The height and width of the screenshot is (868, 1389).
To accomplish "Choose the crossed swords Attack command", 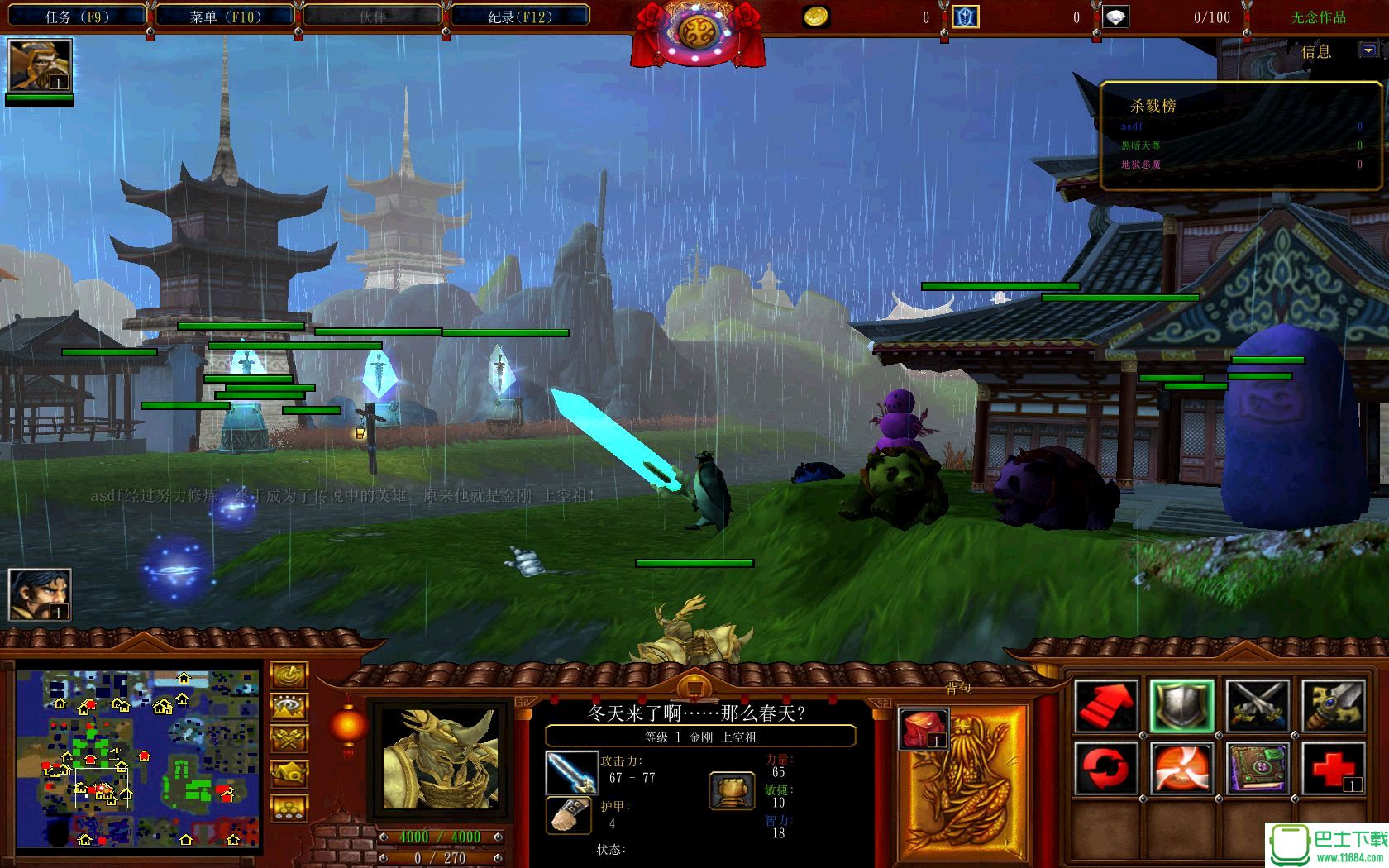I will (1257, 705).
